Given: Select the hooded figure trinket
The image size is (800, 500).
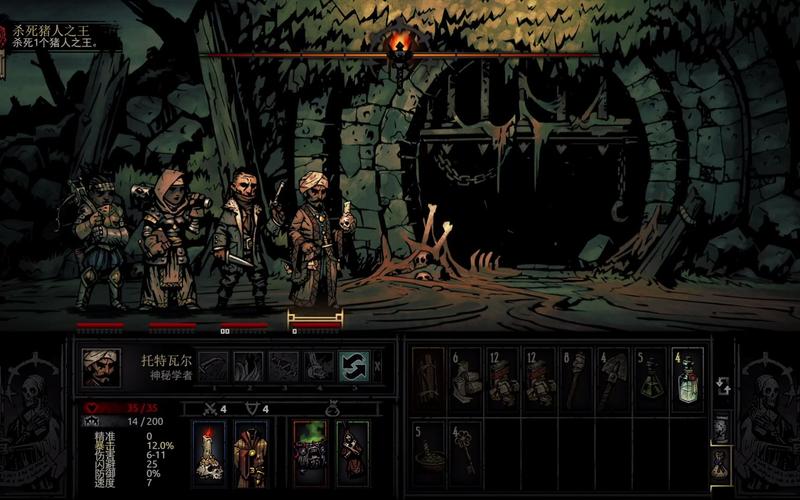Looking at the screenshot, I should [x=352, y=453].
